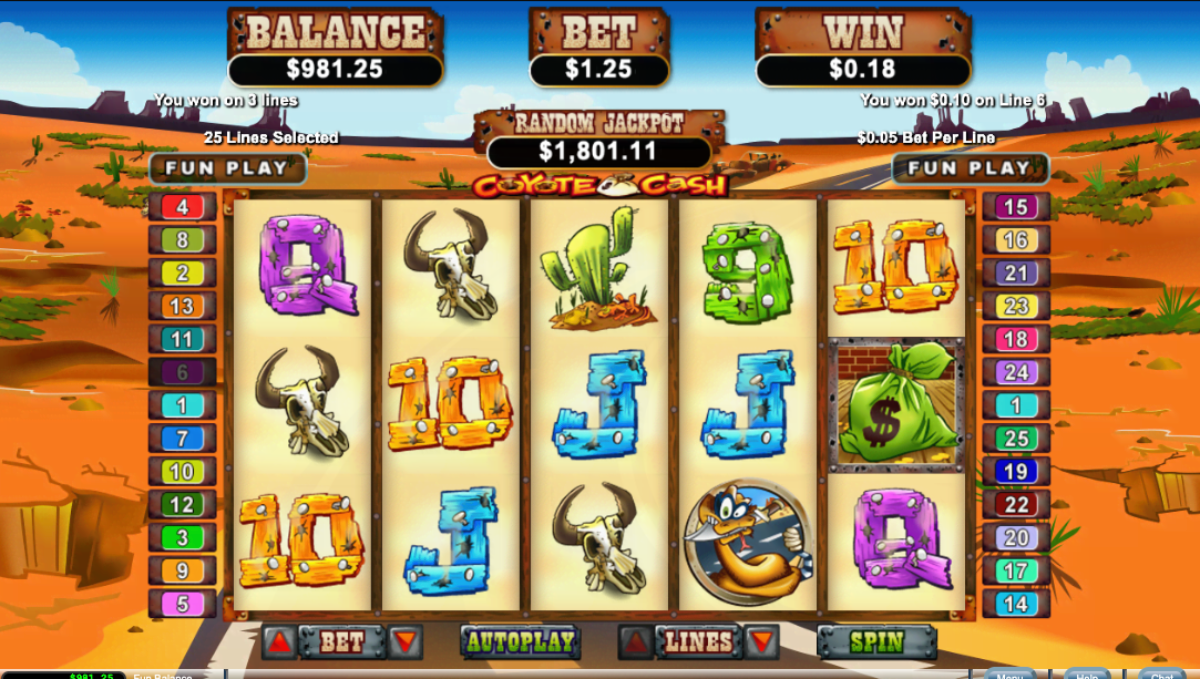The width and height of the screenshot is (1200, 679).
Task: Click the payline 25 indicator
Action: point(1016,438)
